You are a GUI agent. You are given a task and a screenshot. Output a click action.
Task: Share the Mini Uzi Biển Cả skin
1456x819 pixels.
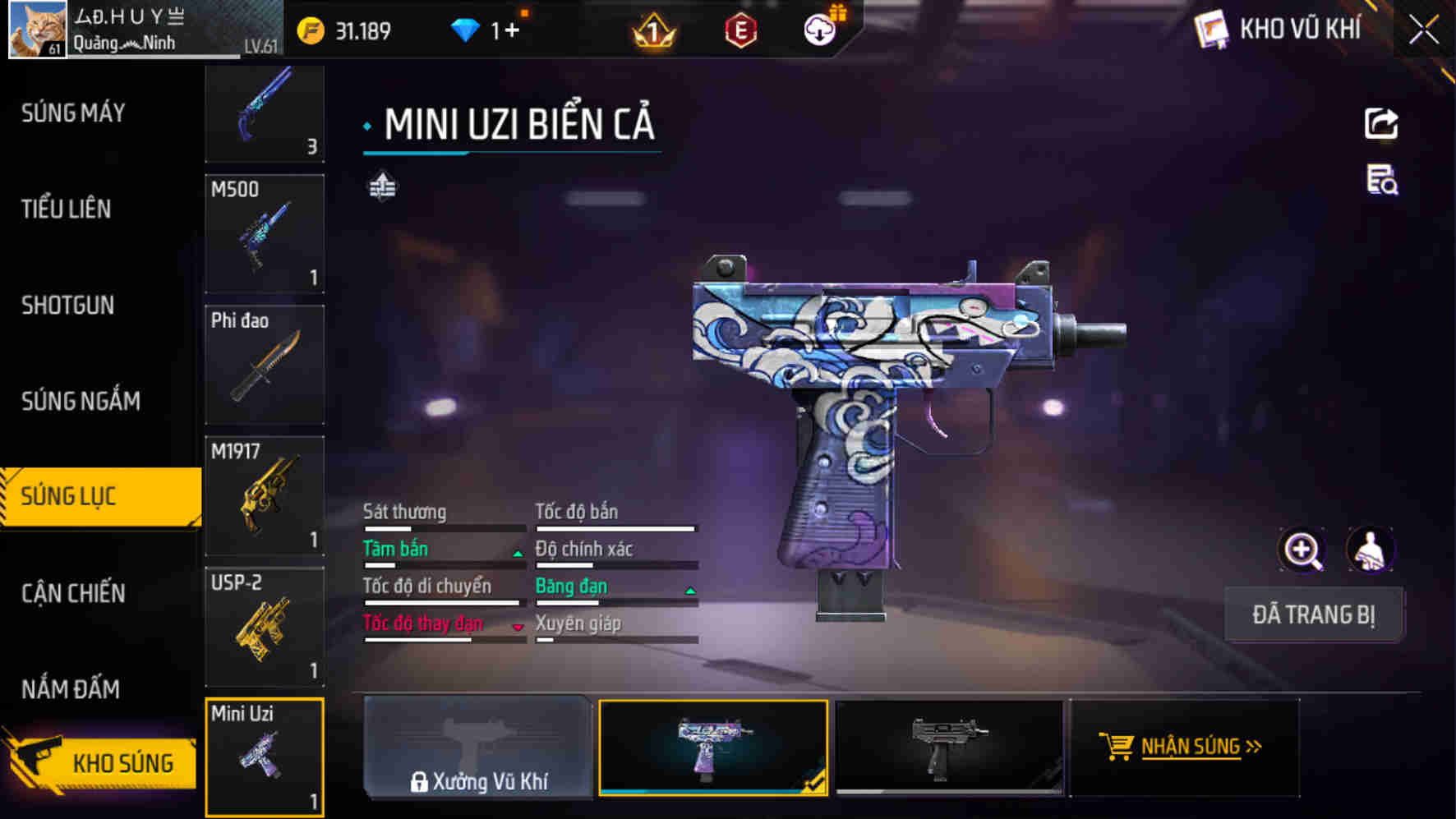pos(1382,123)
